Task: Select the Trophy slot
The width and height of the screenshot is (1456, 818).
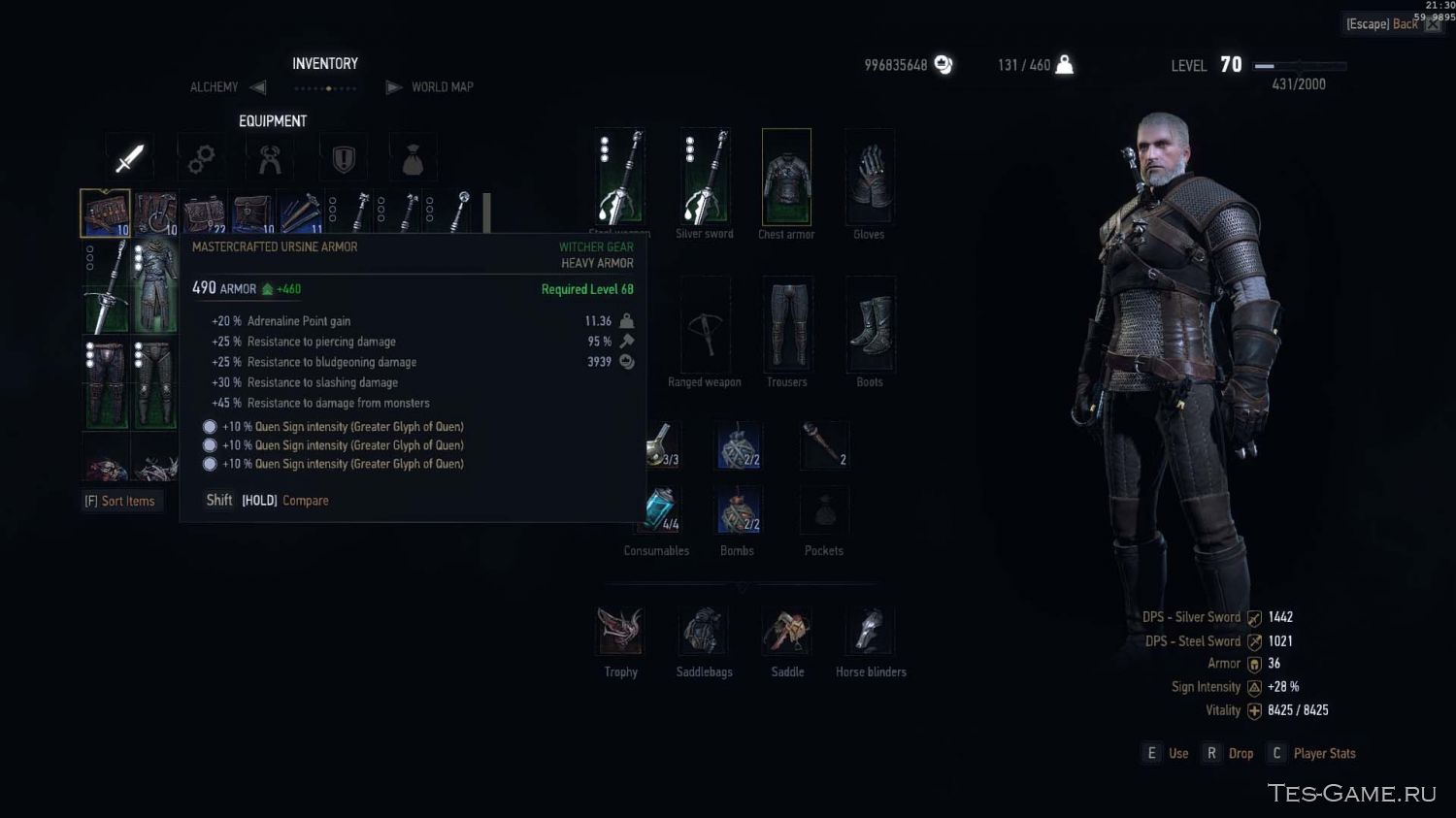Action: coord(620,633)
